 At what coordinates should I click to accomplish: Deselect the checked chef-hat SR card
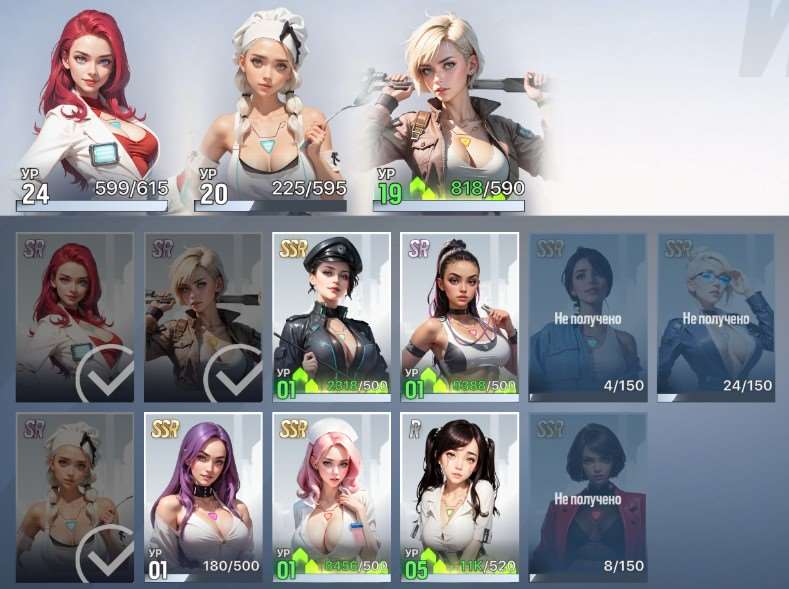pos(75,497)
